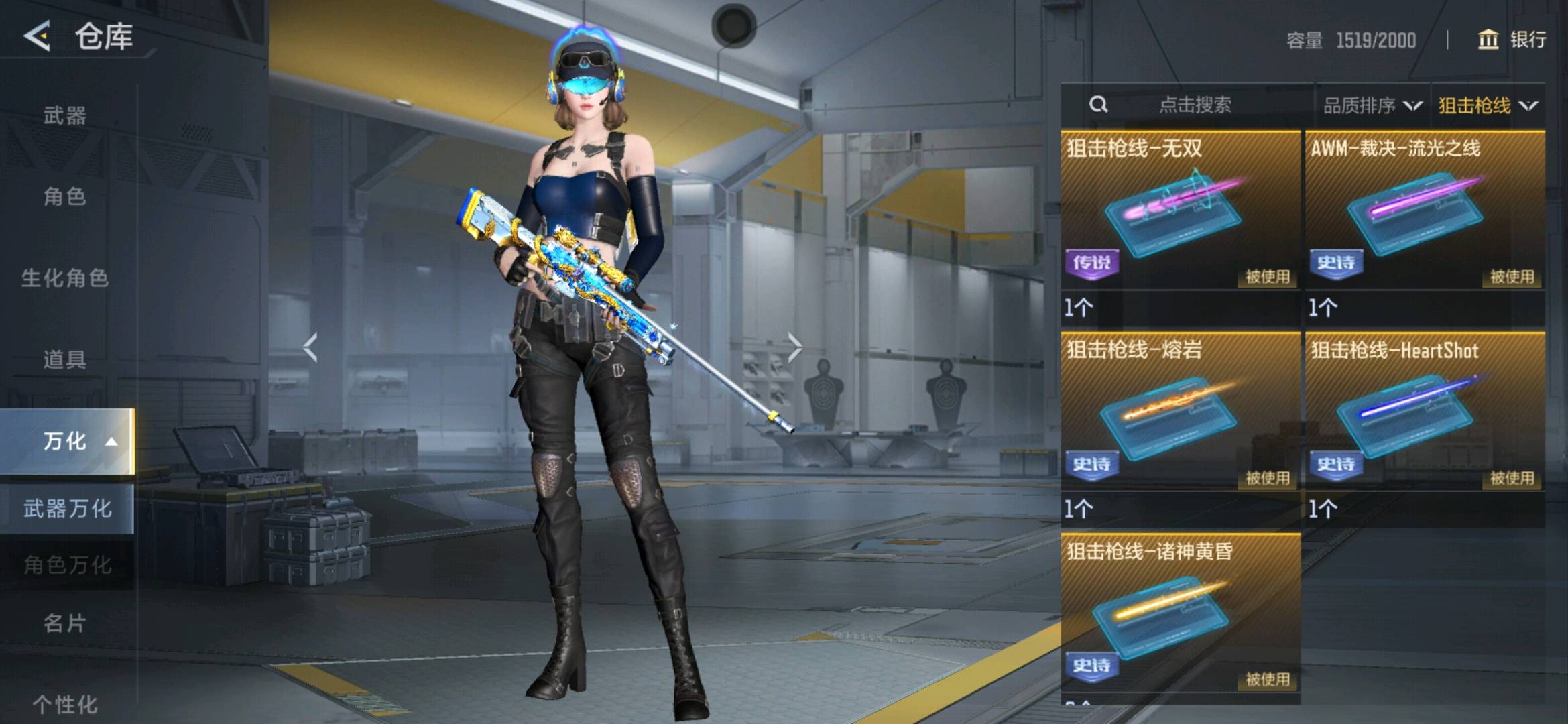Open the 名片 name card category
Image resolution: width=1568 pixels, height=724 pixels.
coord(65,623)
